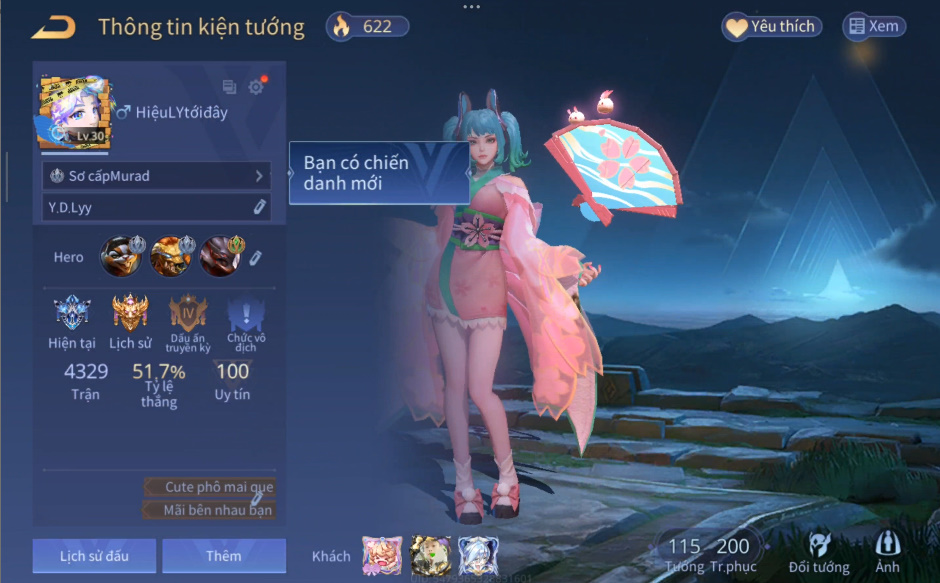Viewport: 940px width, 583px height.
Task: View the Hiện tại current rank badge
Action: click(x=72, y=314)
